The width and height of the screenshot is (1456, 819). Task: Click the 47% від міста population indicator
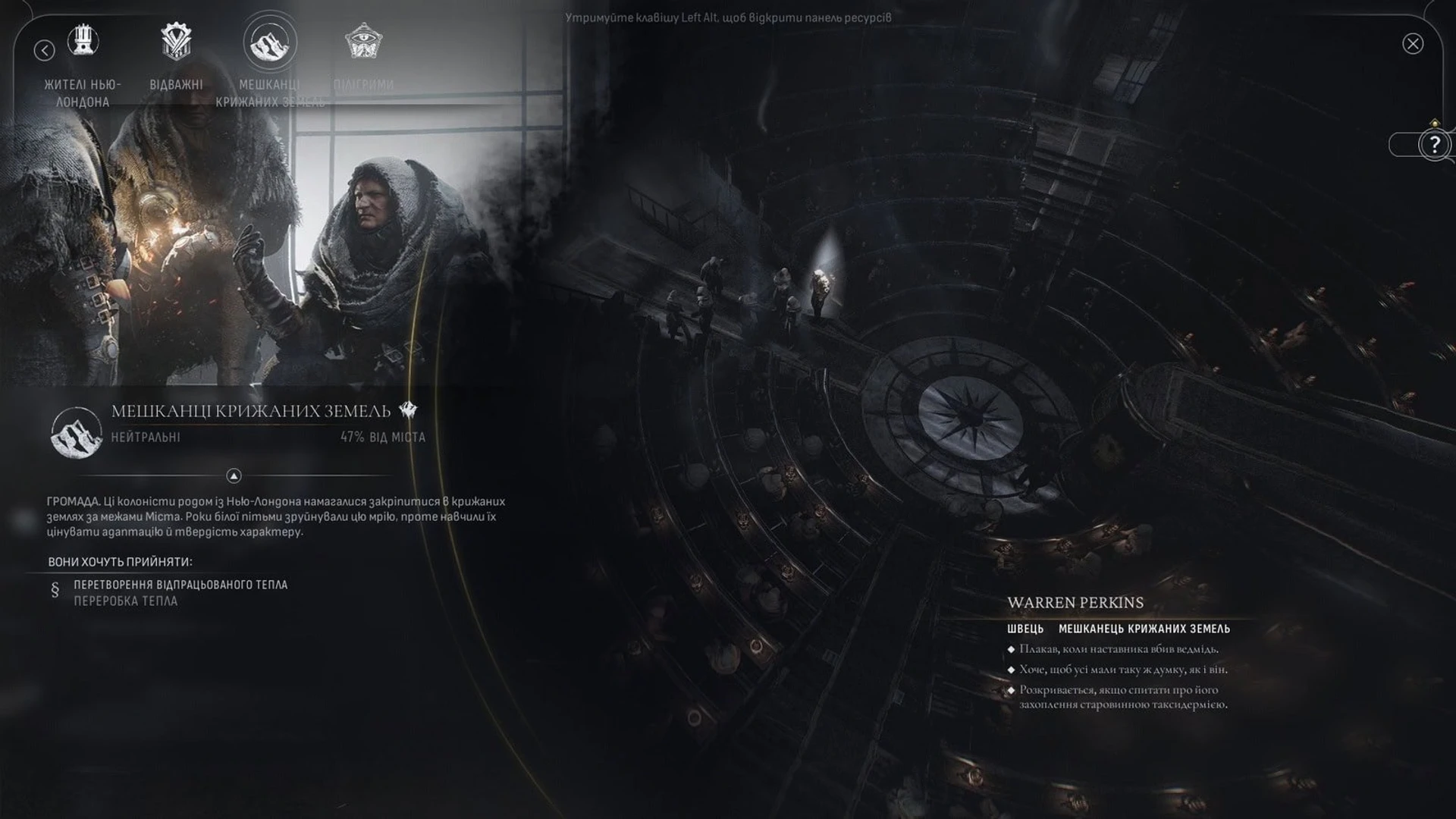pyautogui.click(x=383, y=437)
